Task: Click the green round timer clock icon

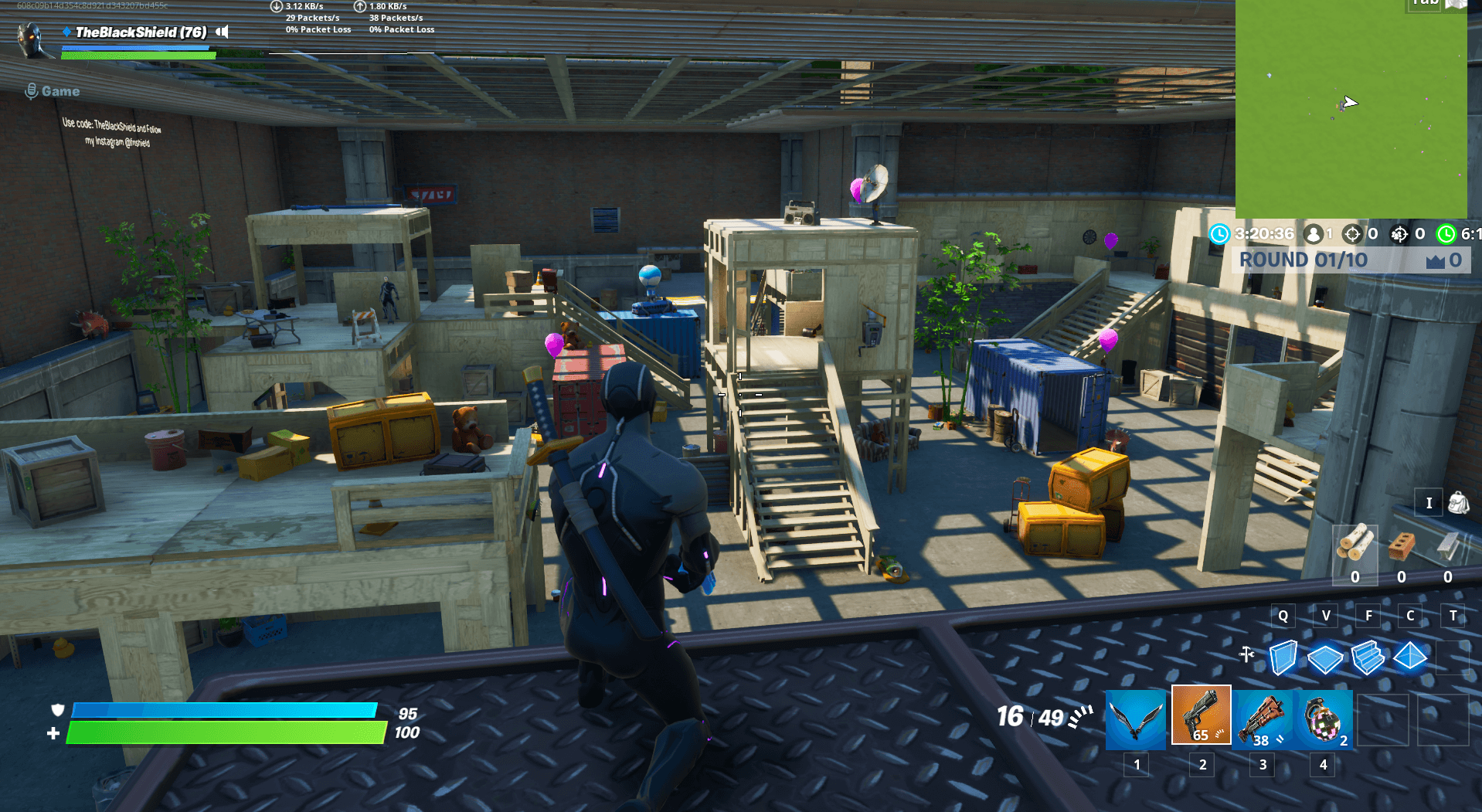Action: [x=1446, y=234]
